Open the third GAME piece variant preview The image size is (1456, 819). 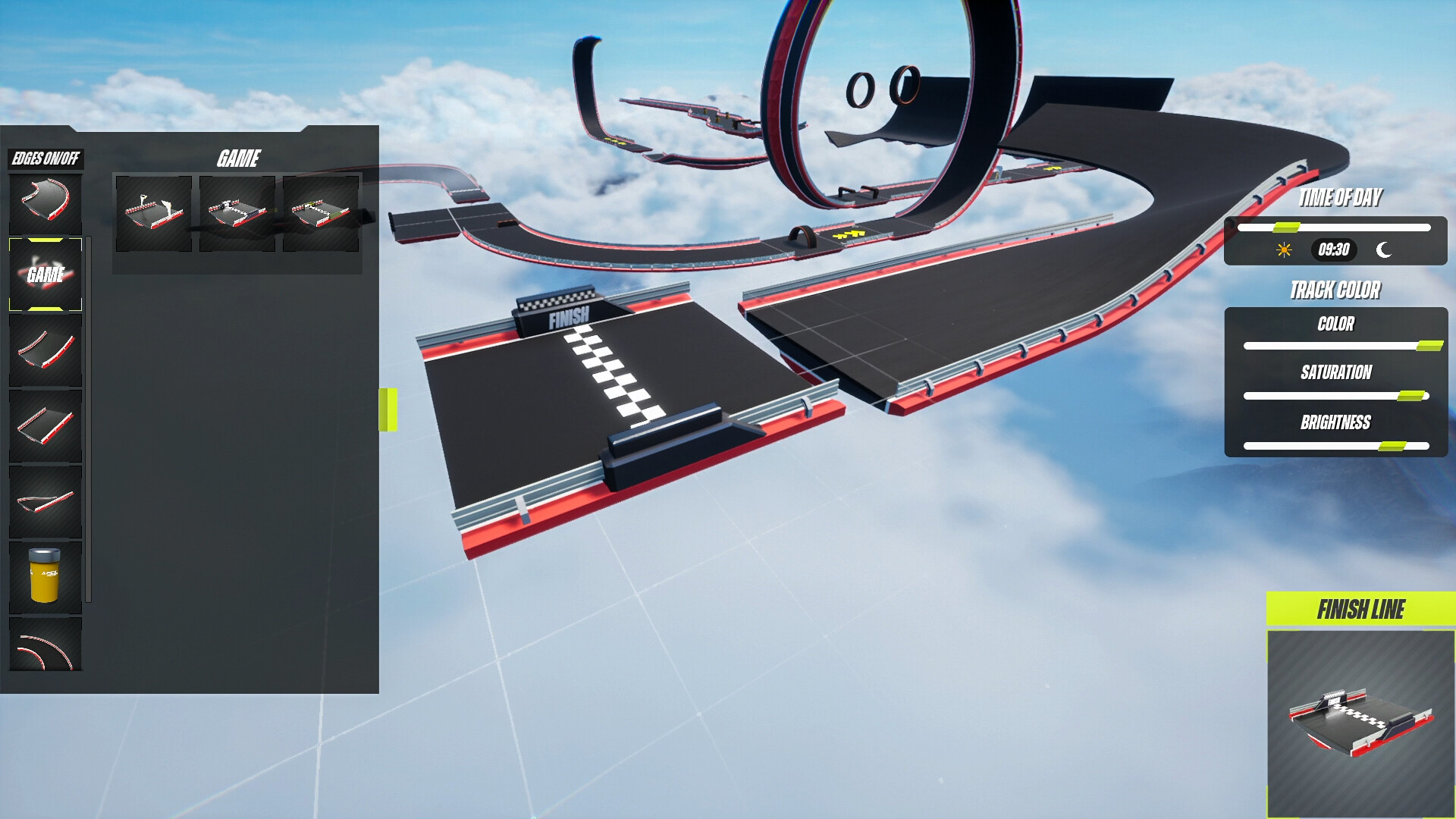pos(321,214)
